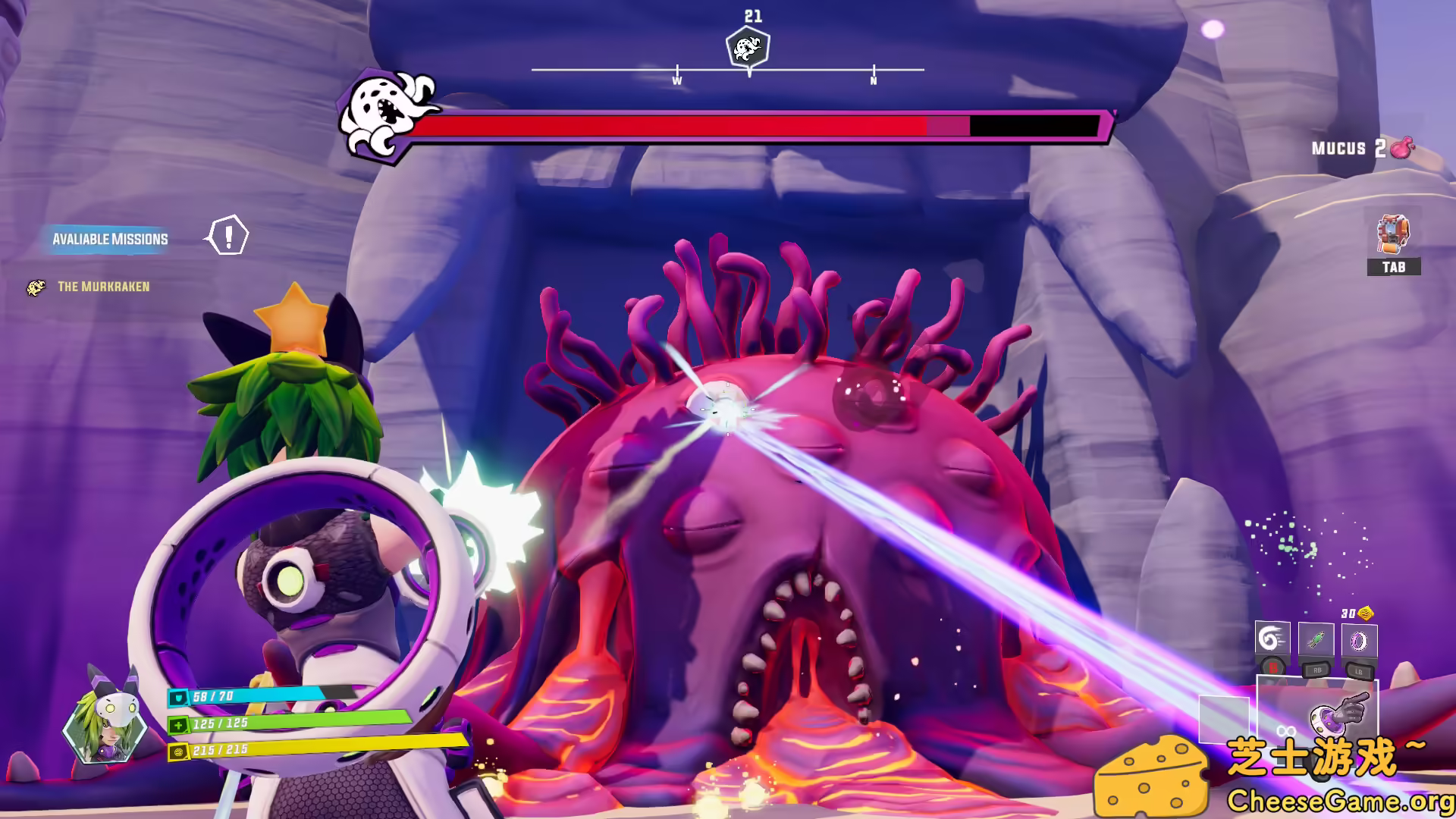
Task: Open the backpack inventory icon
Action: point(1393,234)
